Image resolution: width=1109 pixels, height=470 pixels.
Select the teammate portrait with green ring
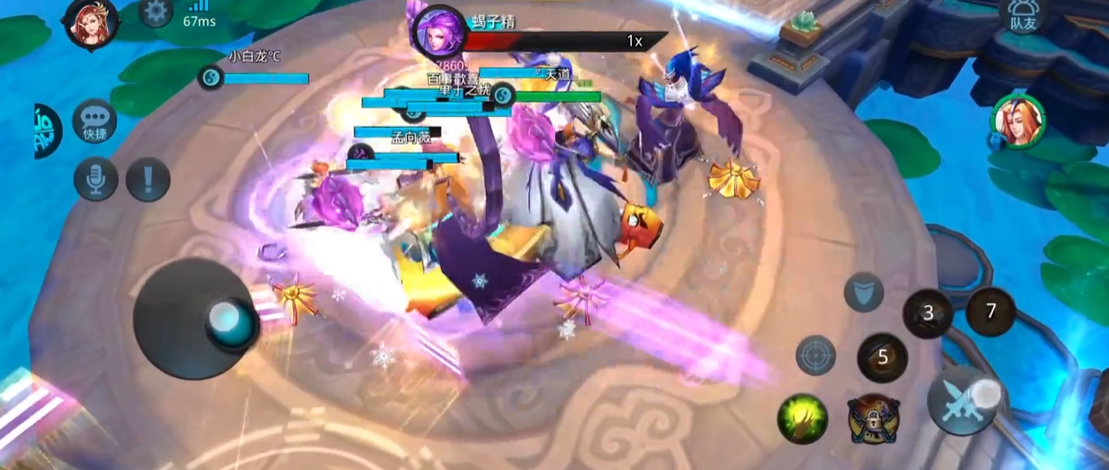coord(1017,122)
